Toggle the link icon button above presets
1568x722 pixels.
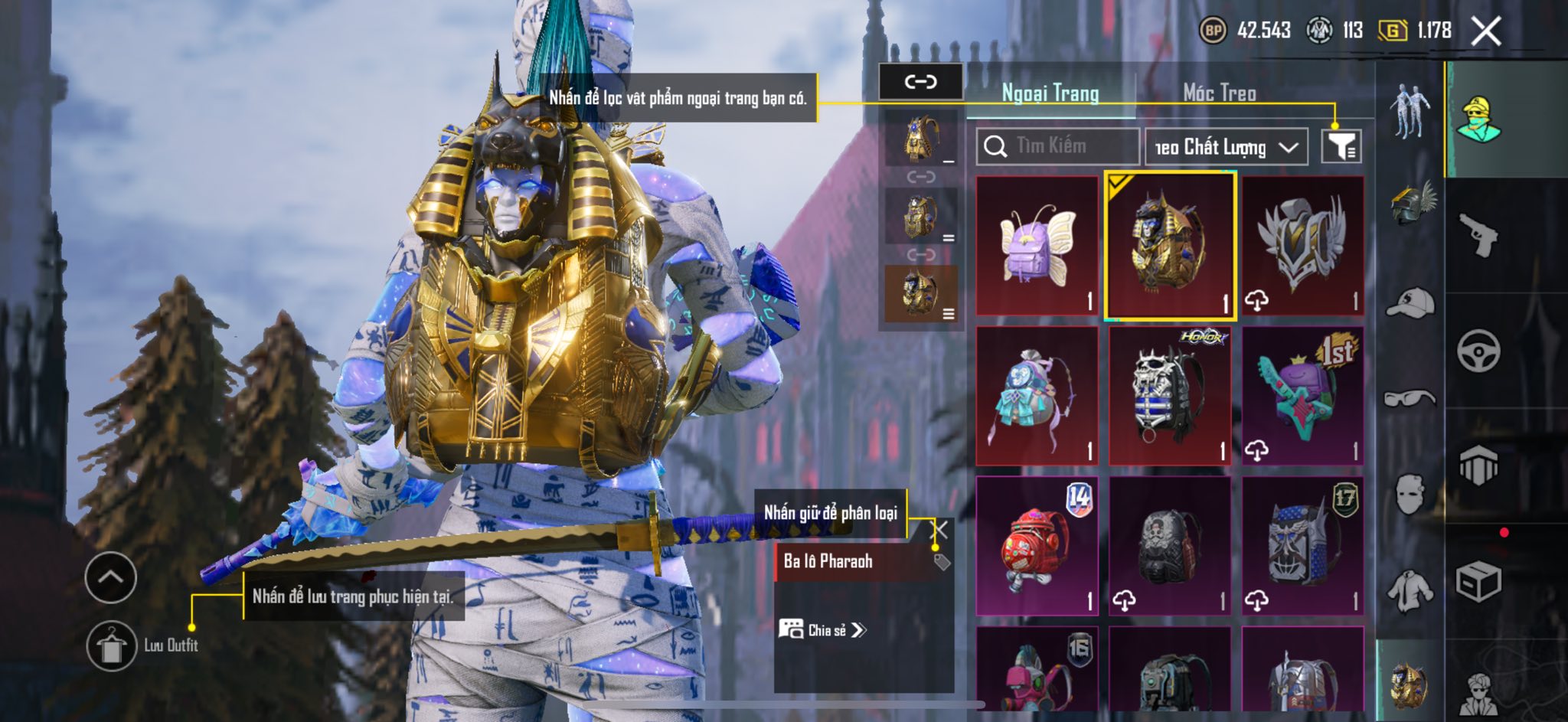click(x=920, y=81)
